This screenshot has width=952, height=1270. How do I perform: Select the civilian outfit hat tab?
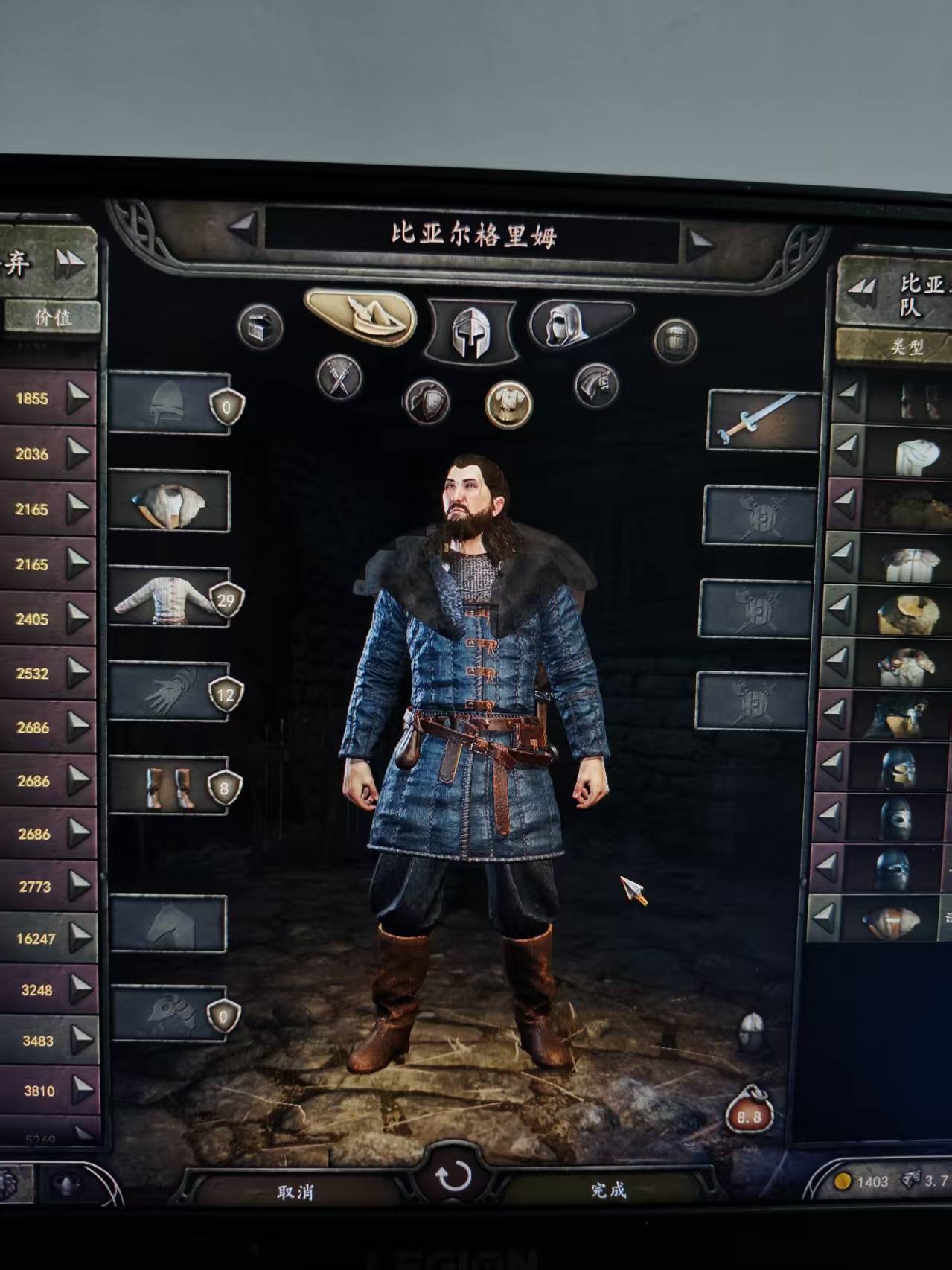[x=362, y=317]
